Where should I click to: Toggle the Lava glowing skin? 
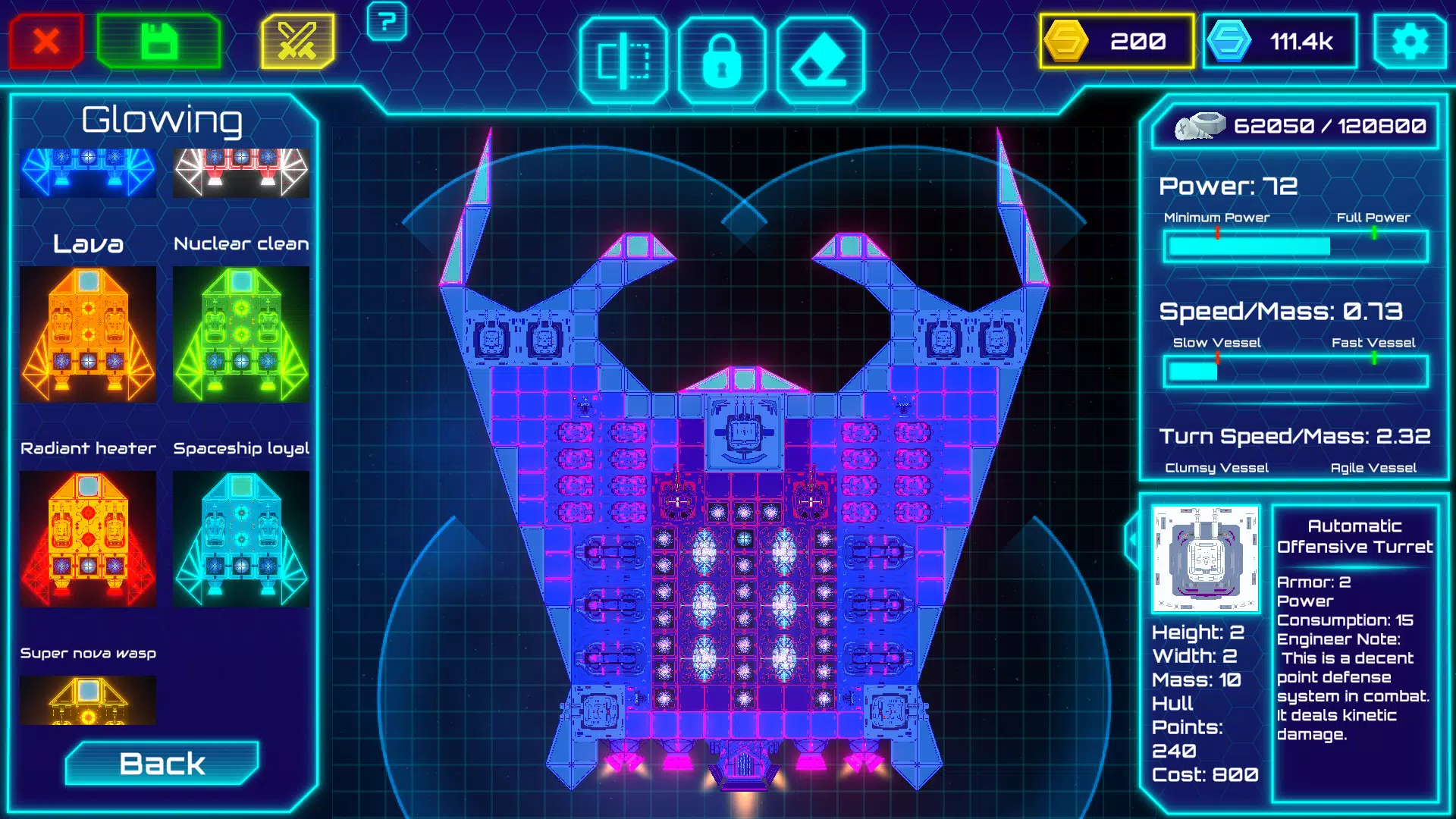[88, 334]
